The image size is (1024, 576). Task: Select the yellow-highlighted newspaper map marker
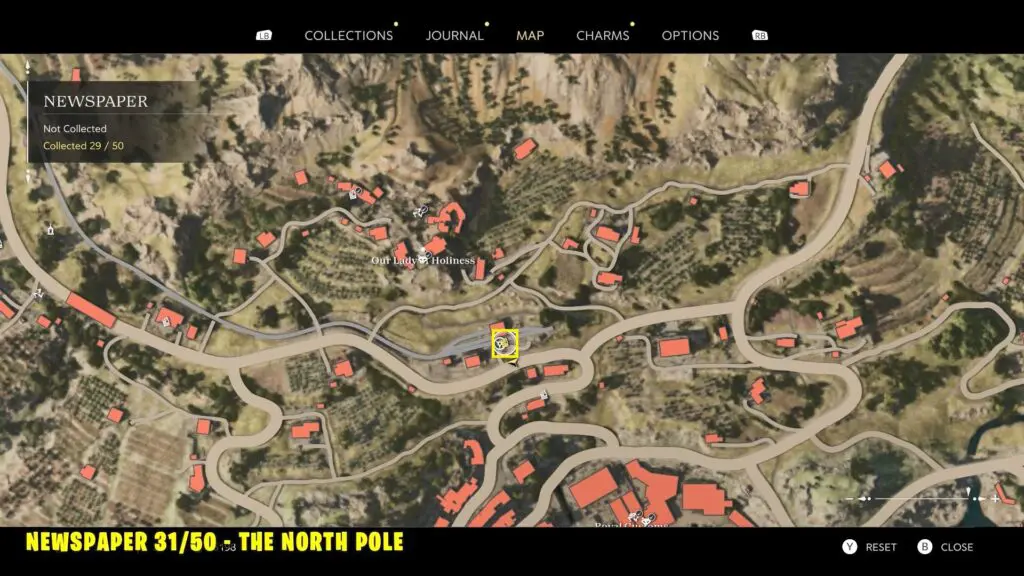[x=505, y=344]
